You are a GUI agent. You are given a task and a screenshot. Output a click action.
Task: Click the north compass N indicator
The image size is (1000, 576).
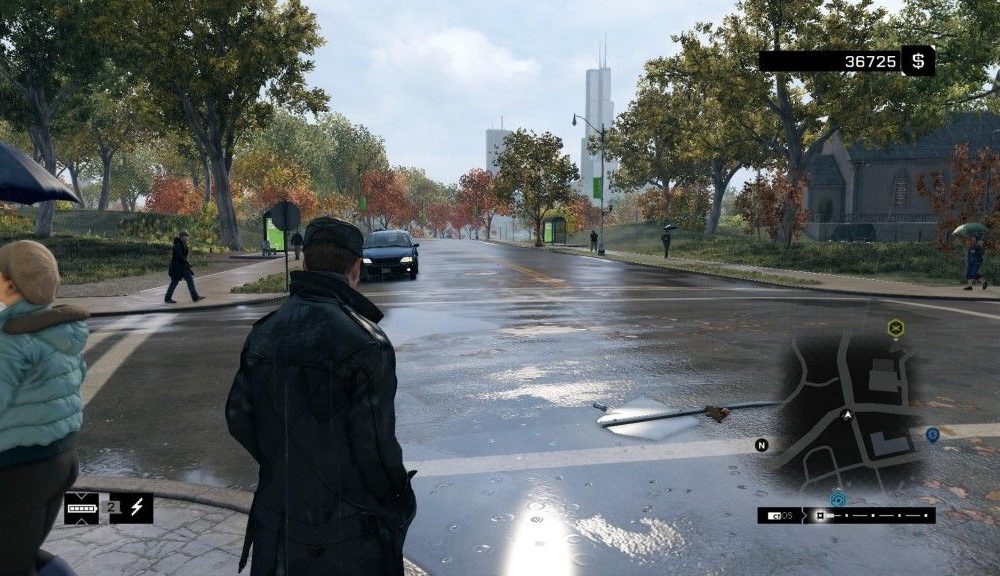pos(761,445)
